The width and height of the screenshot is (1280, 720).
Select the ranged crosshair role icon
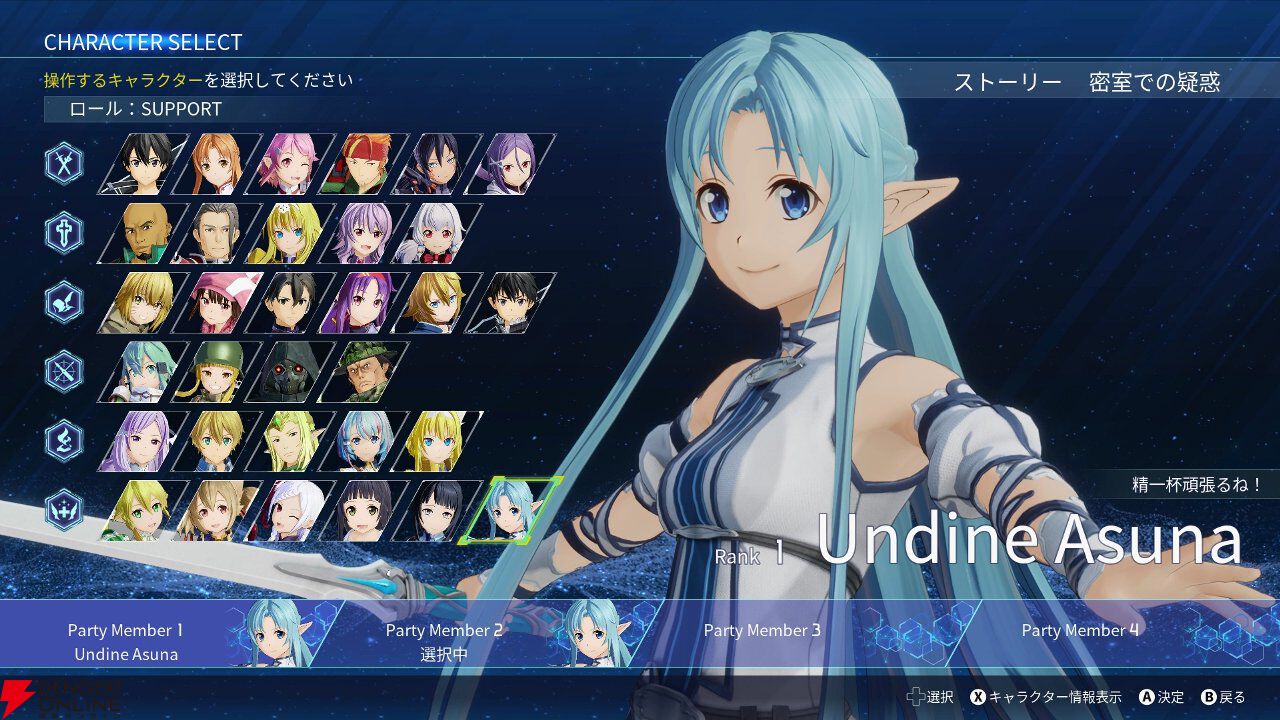click(x=62, y=370)
